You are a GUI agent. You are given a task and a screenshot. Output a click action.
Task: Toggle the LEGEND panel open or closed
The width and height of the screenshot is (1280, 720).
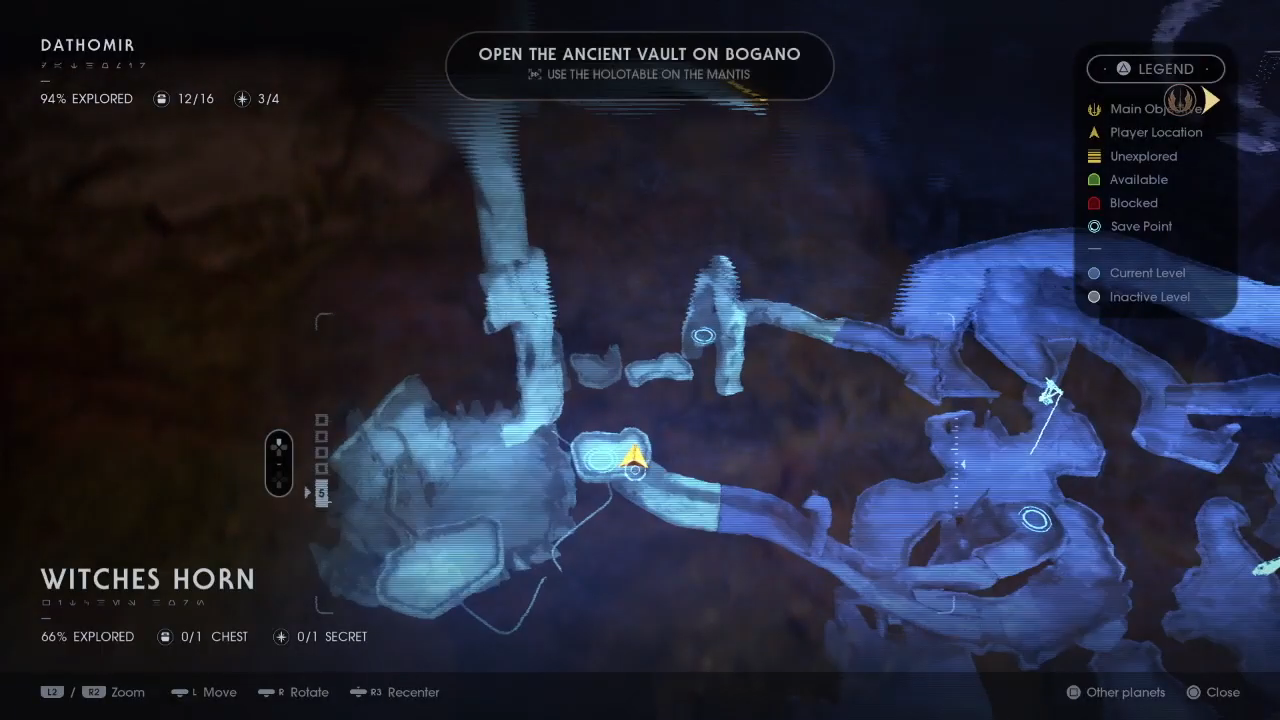[1156, 68]
